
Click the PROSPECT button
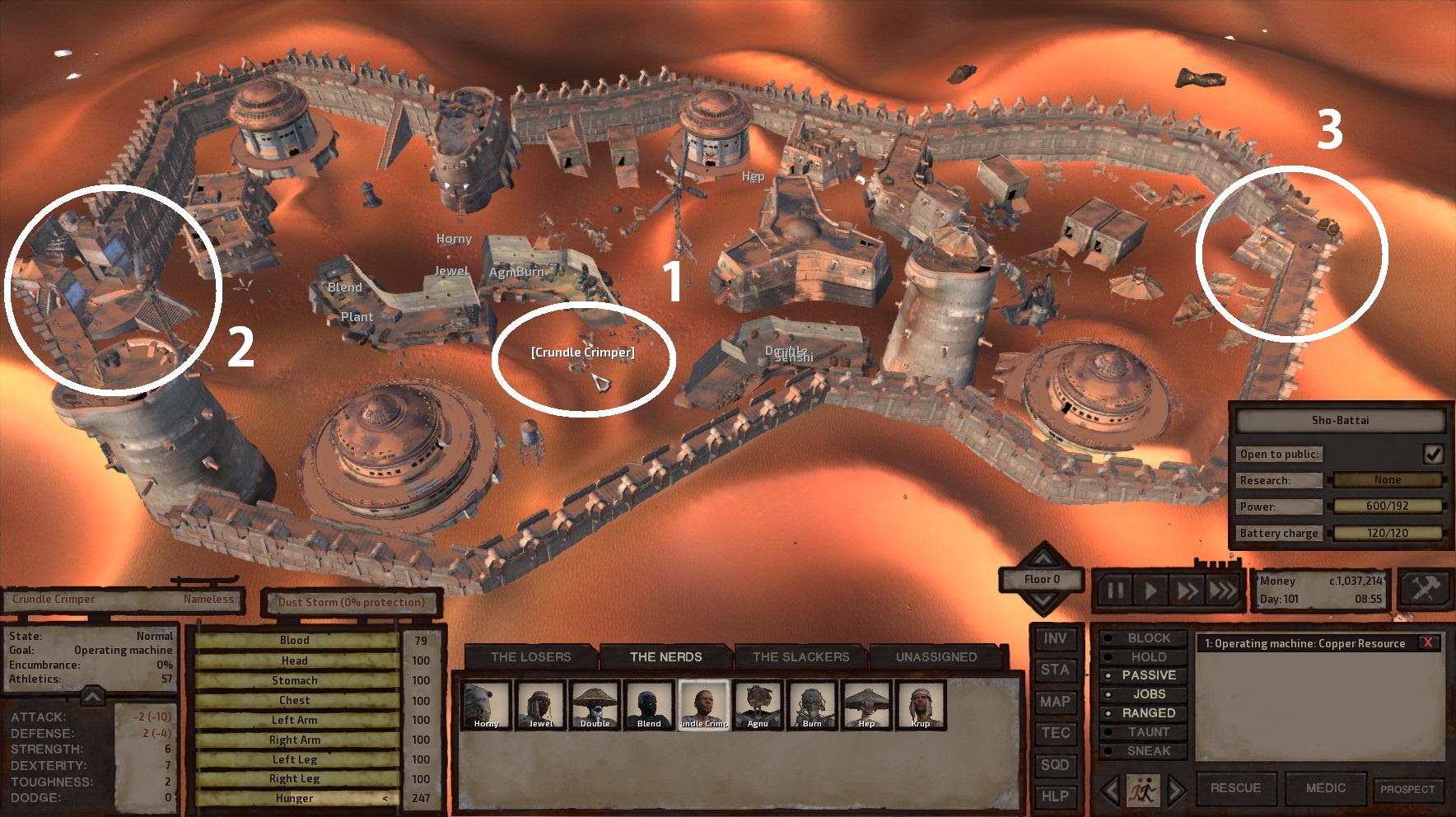(x=1410, y=788)
